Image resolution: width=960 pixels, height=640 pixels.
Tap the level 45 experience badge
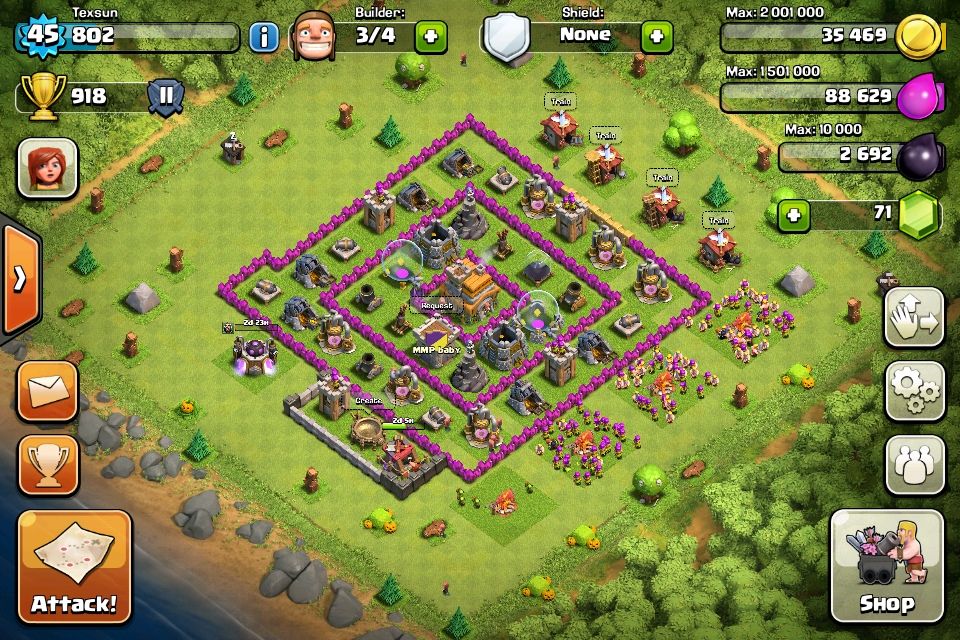(41, 36)
